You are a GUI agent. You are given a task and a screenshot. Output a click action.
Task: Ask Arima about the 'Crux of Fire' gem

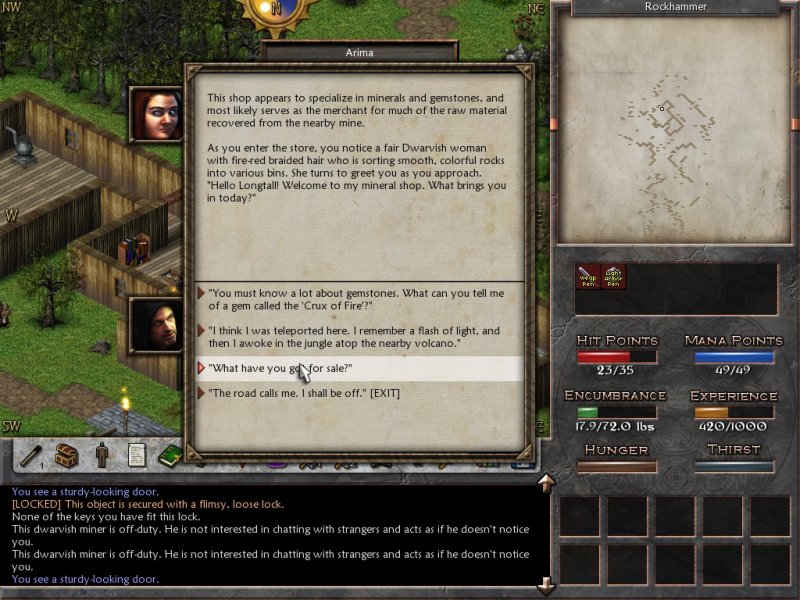(x=355, y=299)
